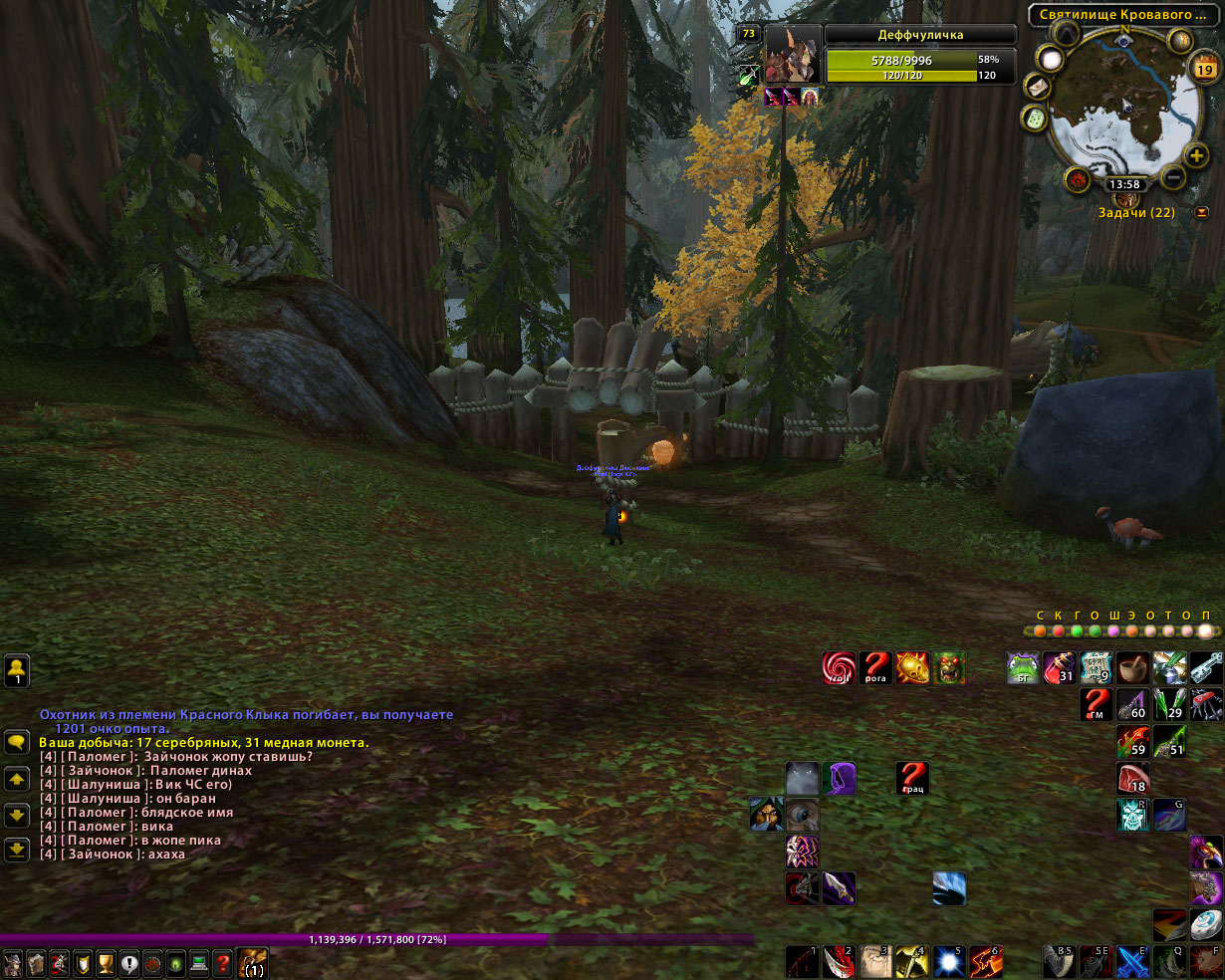Zoom out the minimap with the minus button
The height and width of the screenshot is (980, 1225).
[1173, 178]
